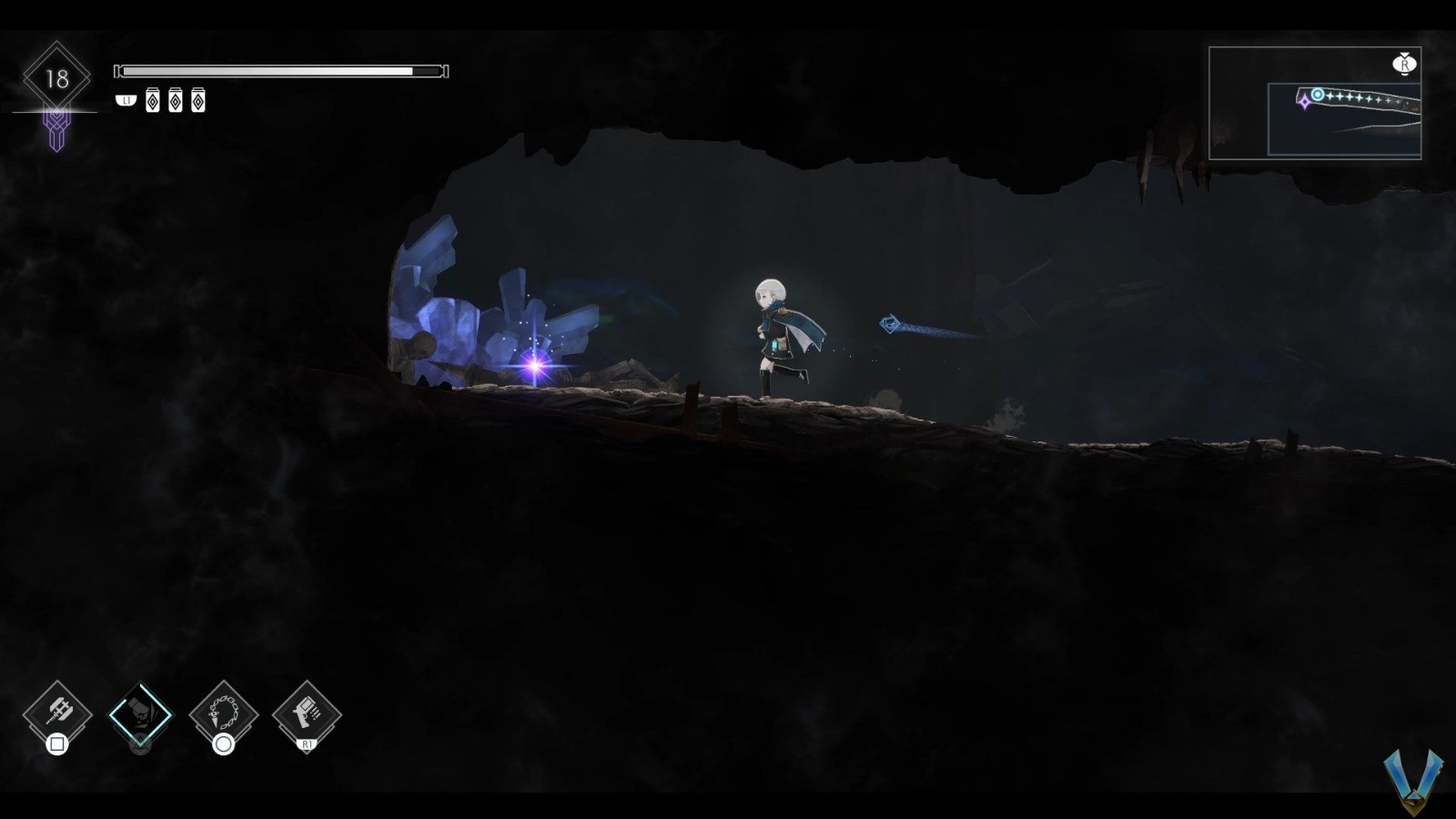Click the level 18 diamond indicator
Screen dimensions: 1456x819
coord(56,77)
